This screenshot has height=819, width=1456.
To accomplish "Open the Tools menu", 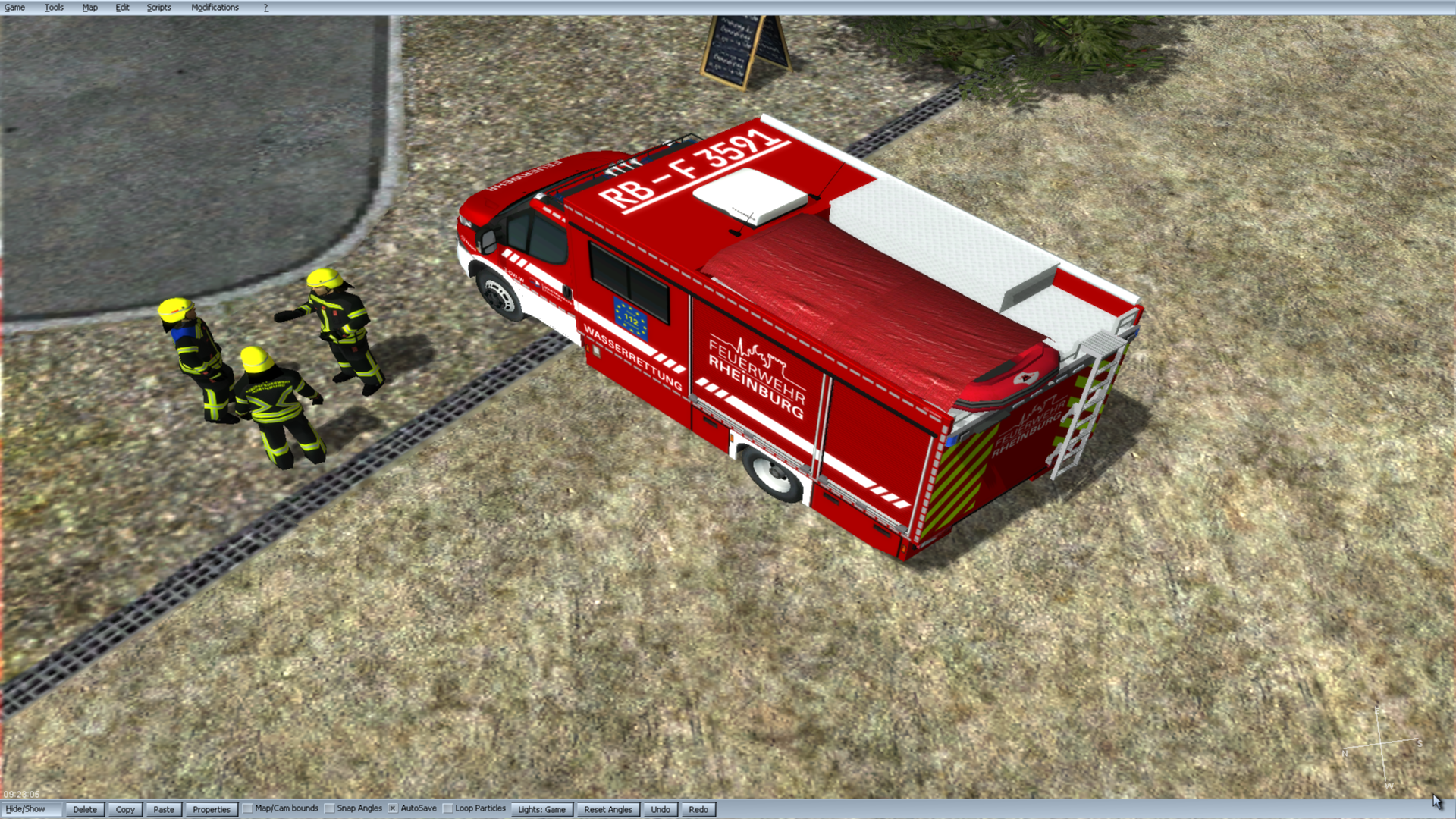I will (54, 8).
